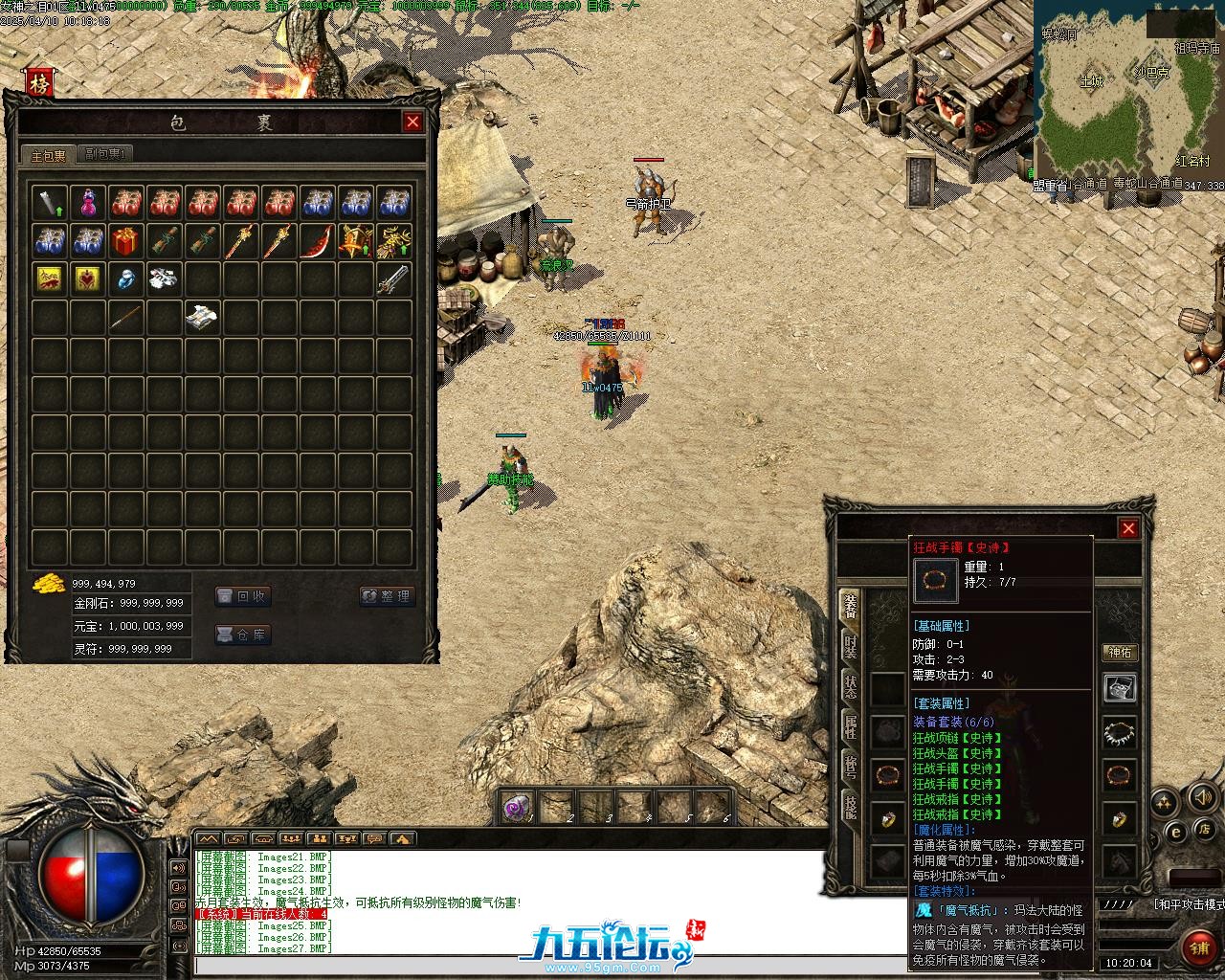1225x980 pixels.
Task: Switch to the 副包裹1 tab
Action: coord(104,154)
